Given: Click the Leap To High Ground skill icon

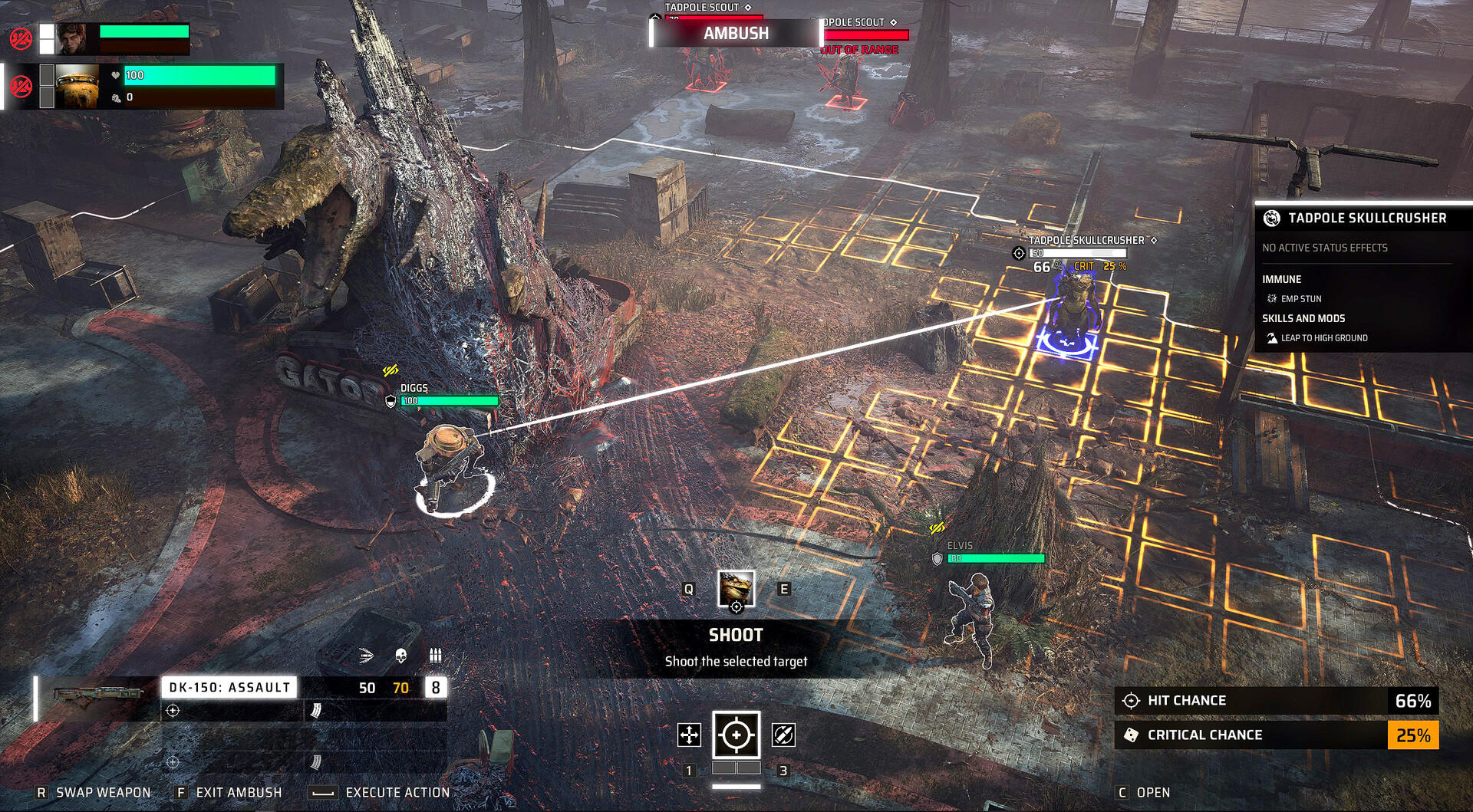Looking at the screenshot, I should pyautogui.click(x=1272, y=337).
